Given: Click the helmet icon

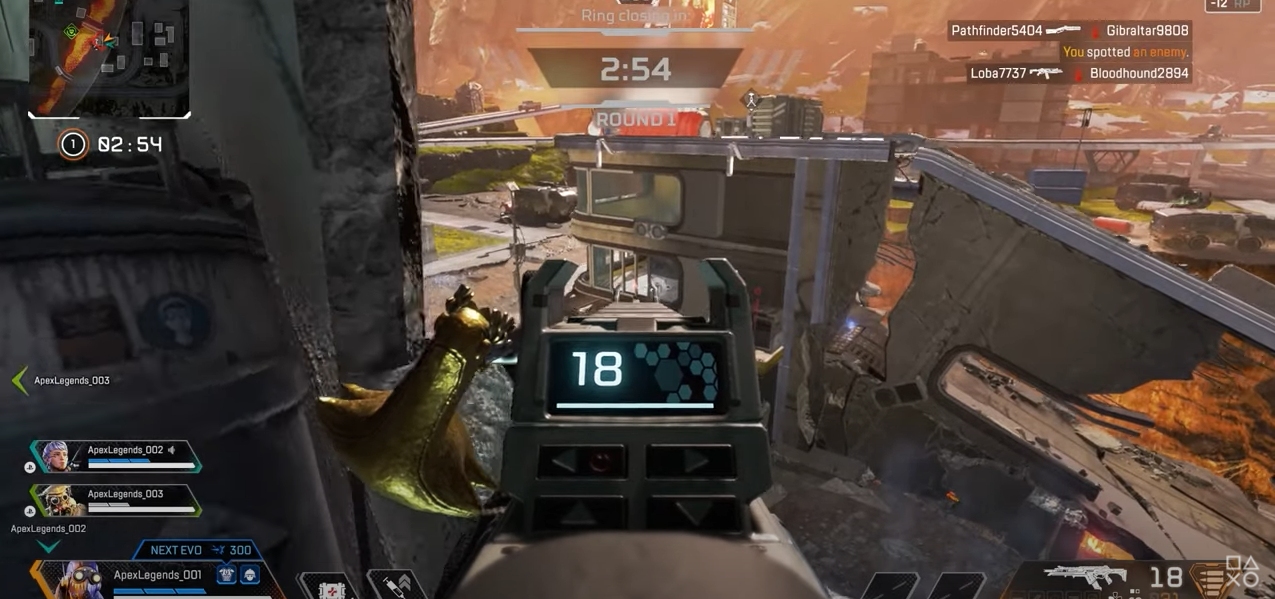Looking at the screenshot, I should point(249,575).
